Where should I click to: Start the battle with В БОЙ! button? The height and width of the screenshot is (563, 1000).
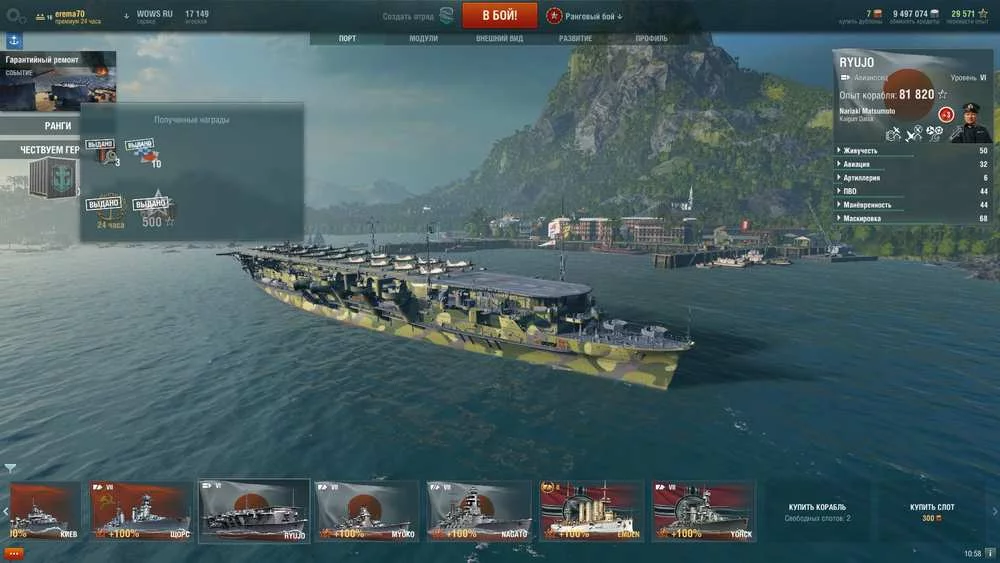tap(500, 15)
